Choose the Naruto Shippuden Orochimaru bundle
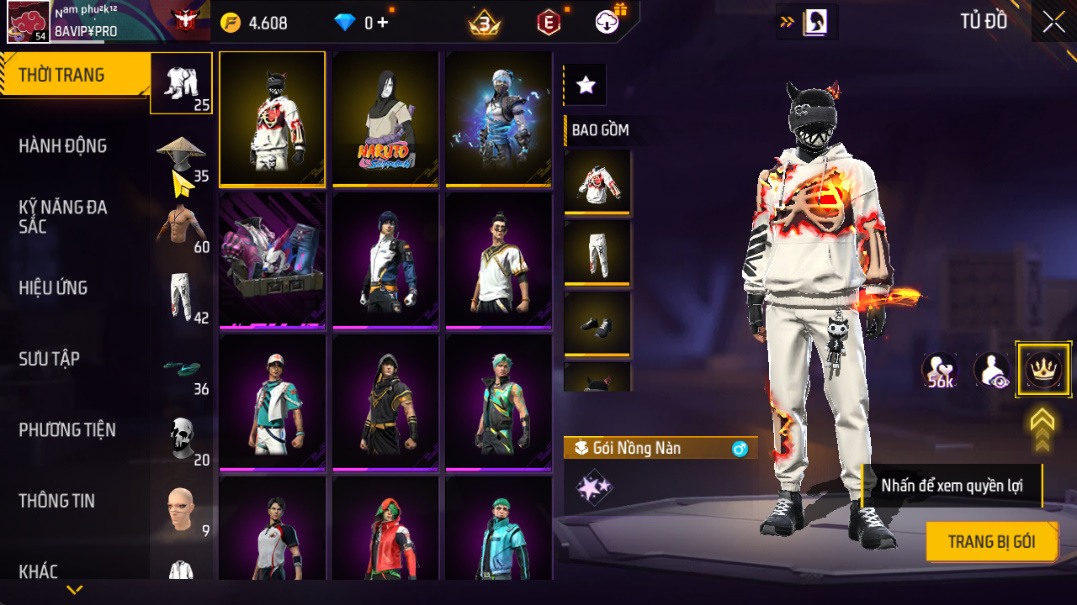The height and width of the screenshot is (605, 1077). [x=385, y=118]
